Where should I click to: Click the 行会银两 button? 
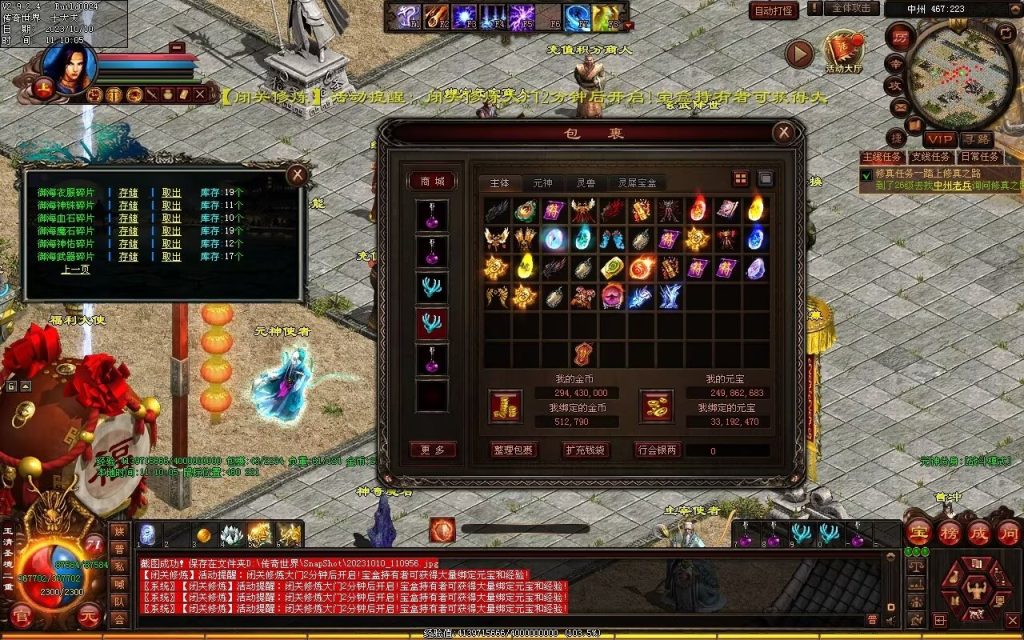(657, 450)
